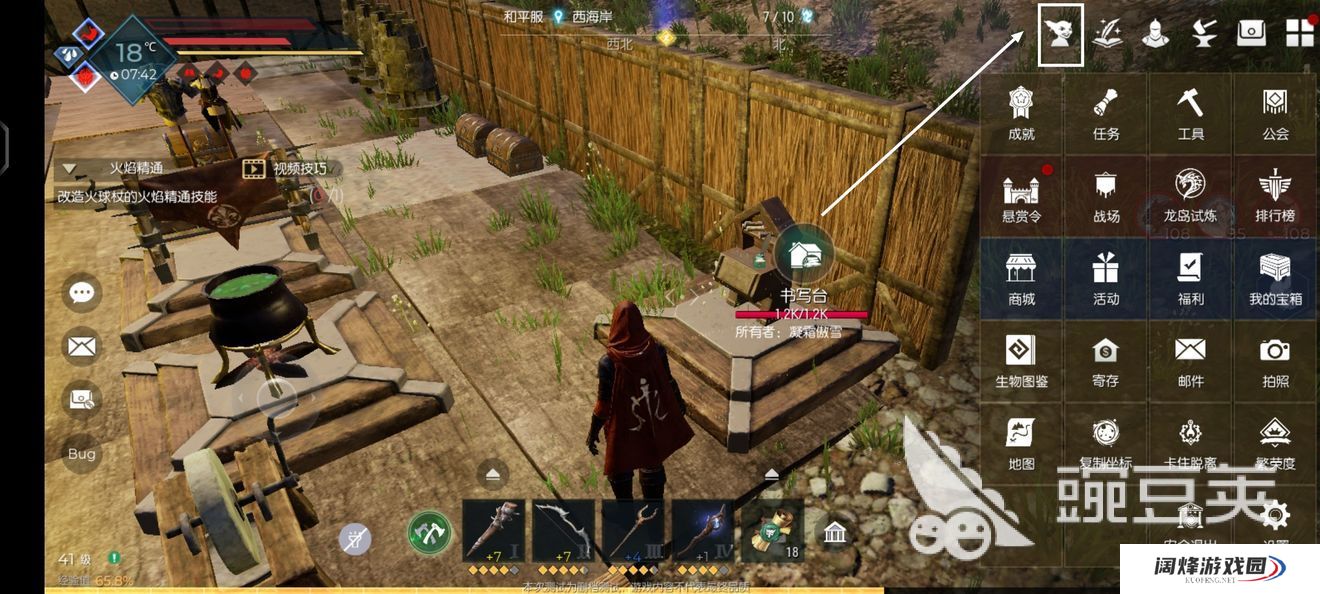Click the highlighted goblin-face icon in top bar

coord(1061,35)
